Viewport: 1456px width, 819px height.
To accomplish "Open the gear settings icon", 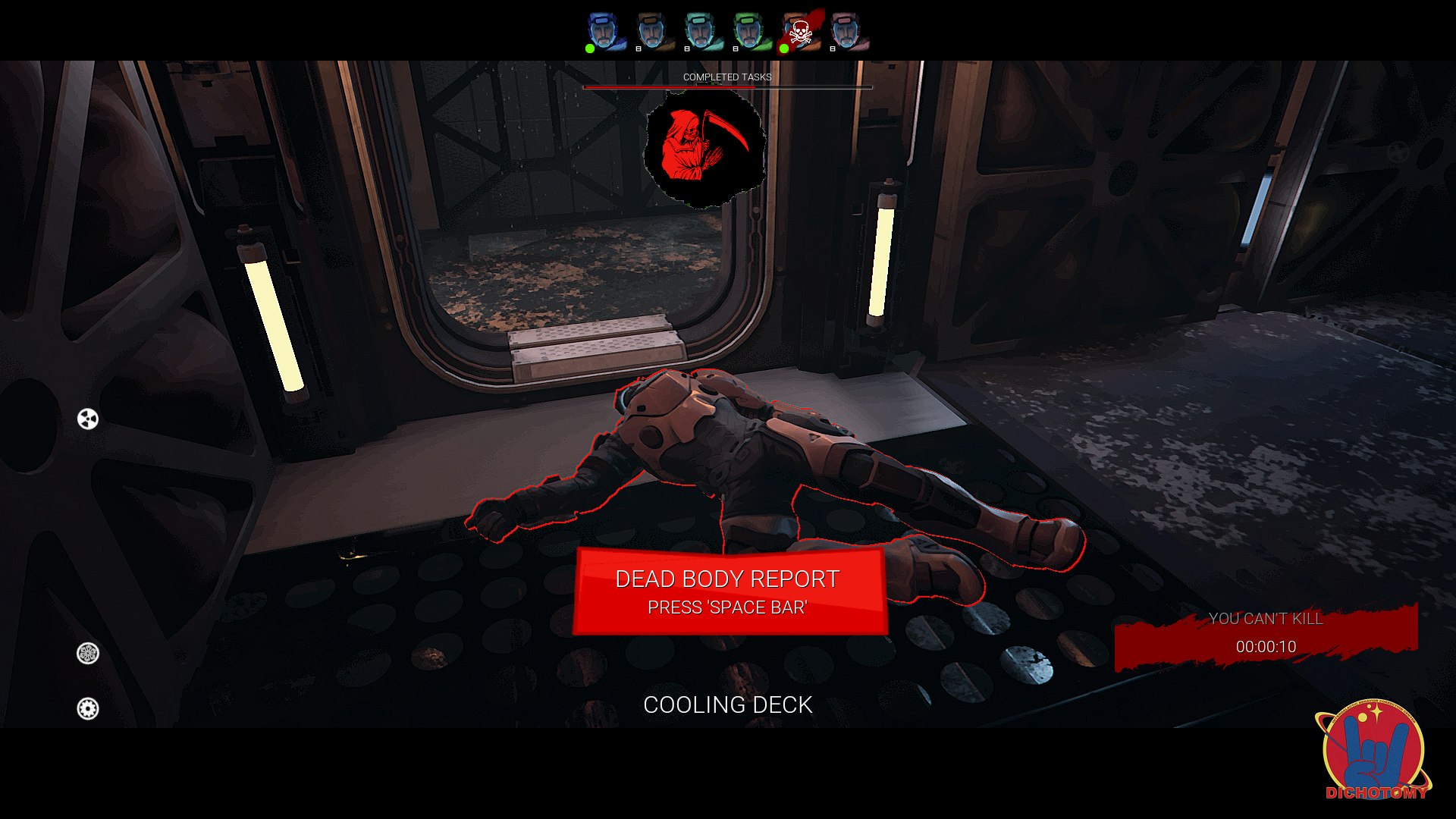I will (x=88, y=708).
